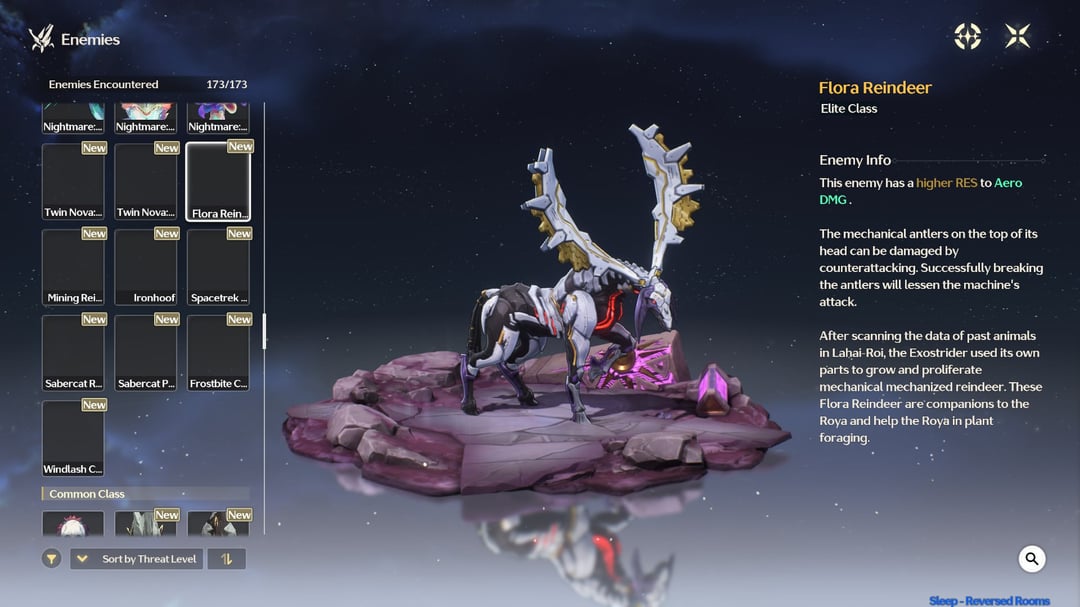Select the Spacetrek enemy tile
The height and width of the screenshot is (607, 1080).
[x=218, y=267]
